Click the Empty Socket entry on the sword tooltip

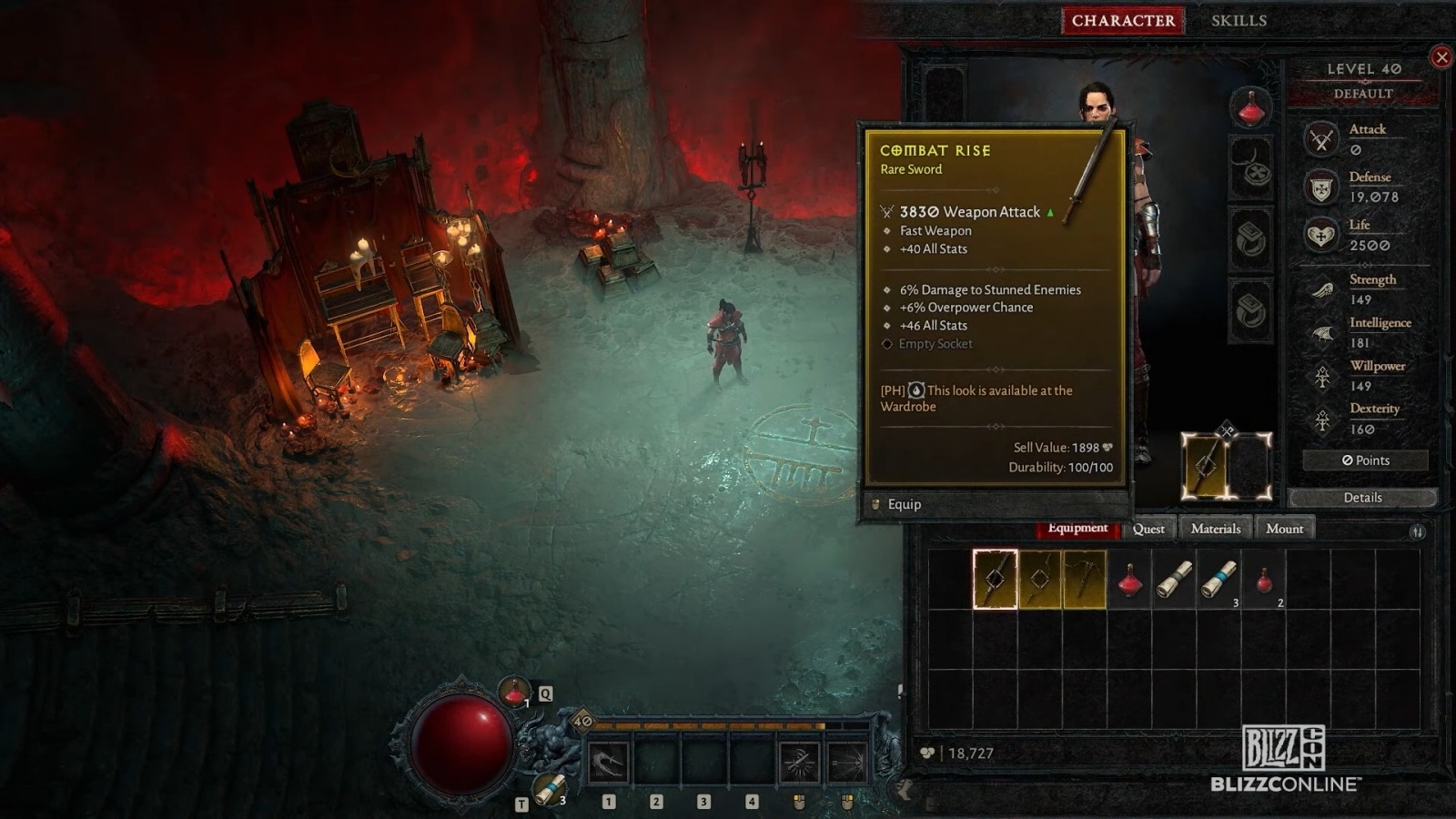click(x=935, y=343)
